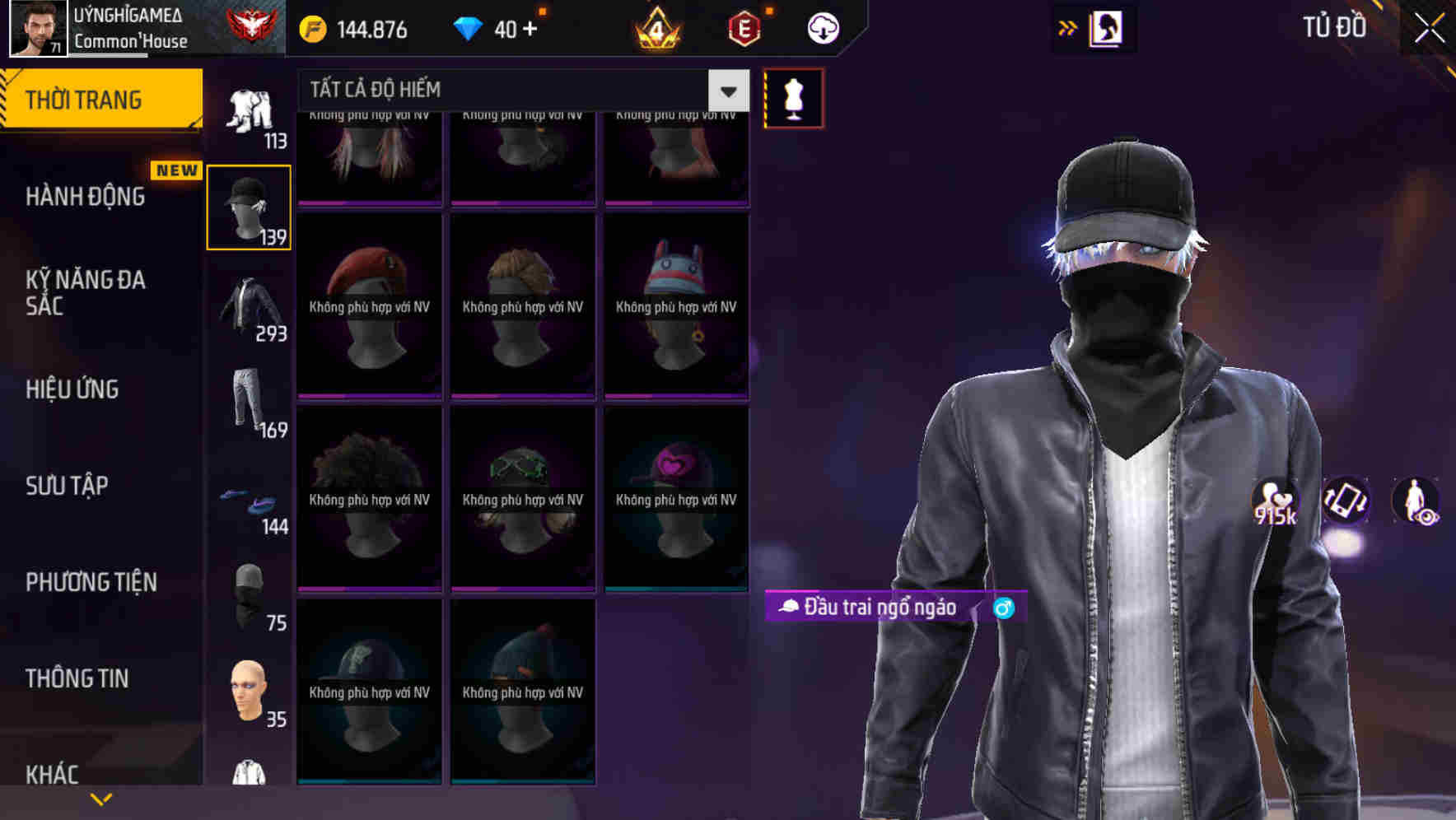1456x820 pixels.
Task: Click the 915k likes button
Action: 1276,502
